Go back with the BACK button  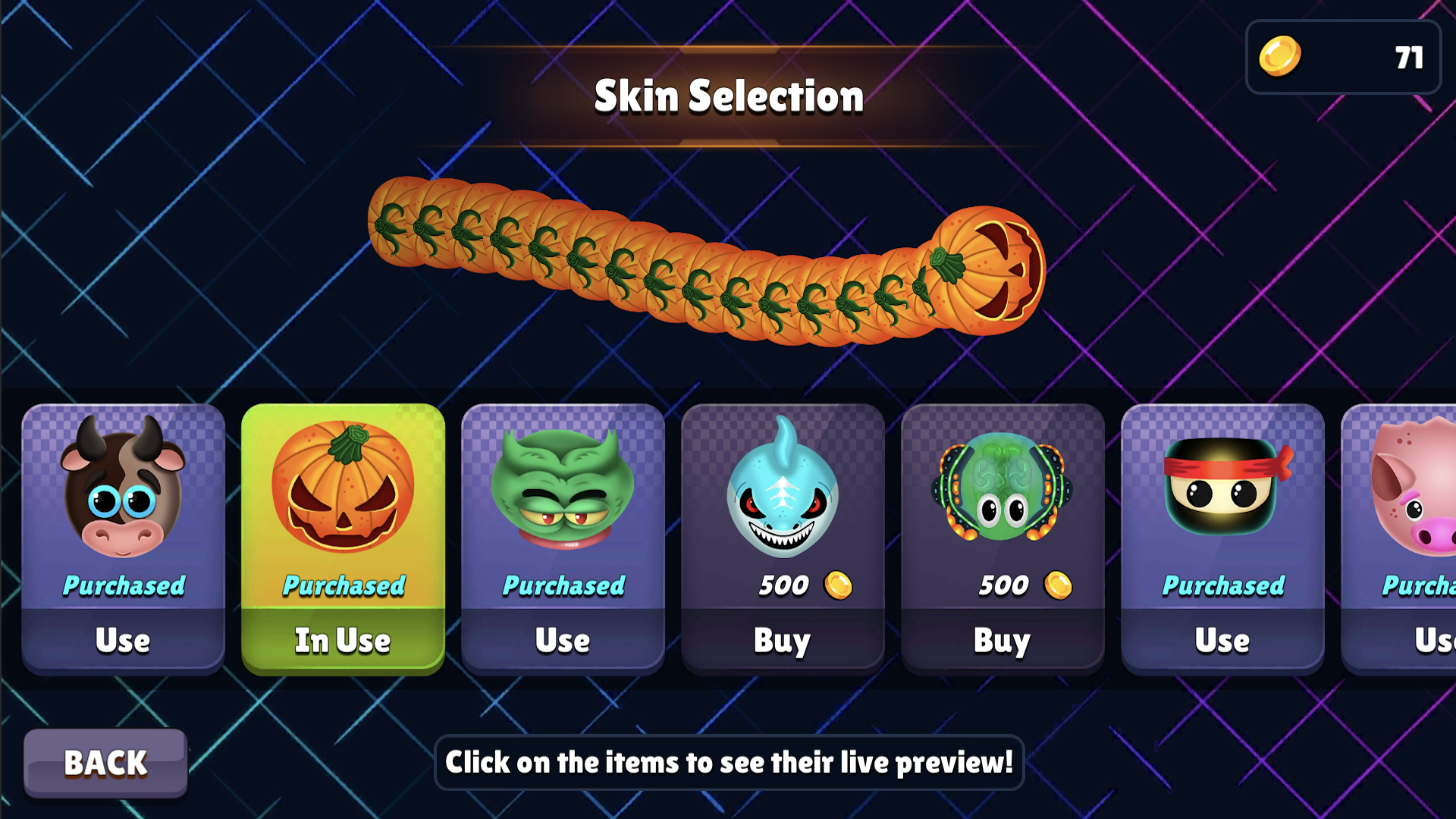(105, 763)
